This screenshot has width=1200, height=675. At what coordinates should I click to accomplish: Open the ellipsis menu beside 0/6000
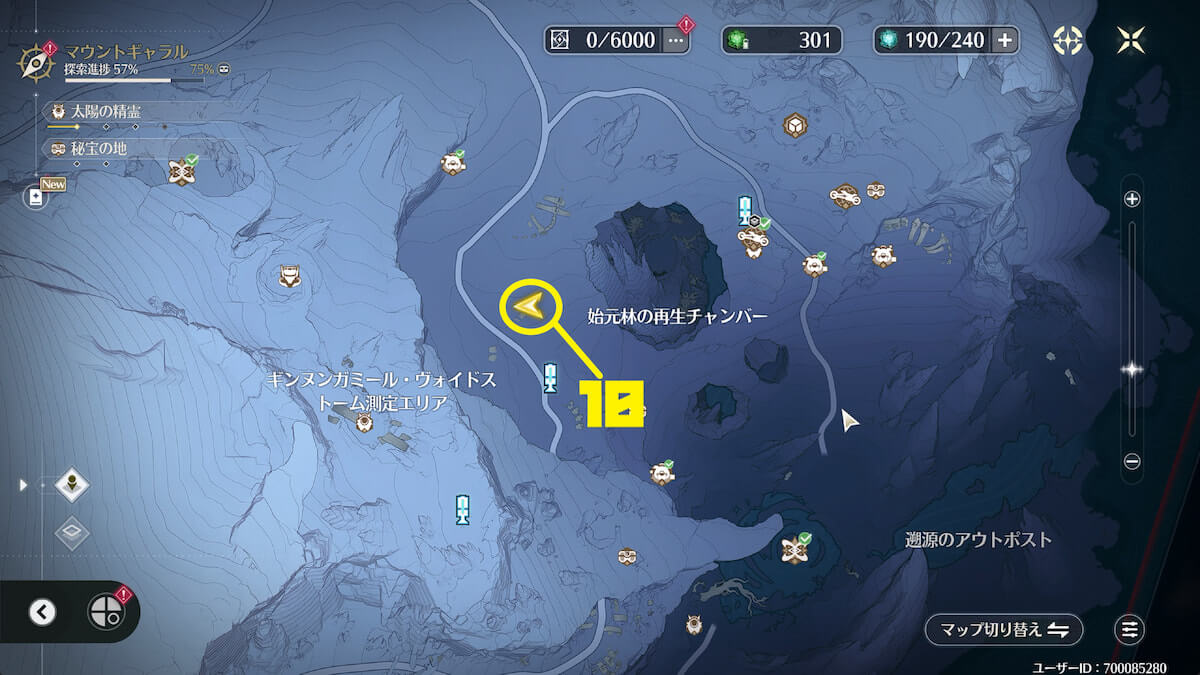(x=676, y=40)
